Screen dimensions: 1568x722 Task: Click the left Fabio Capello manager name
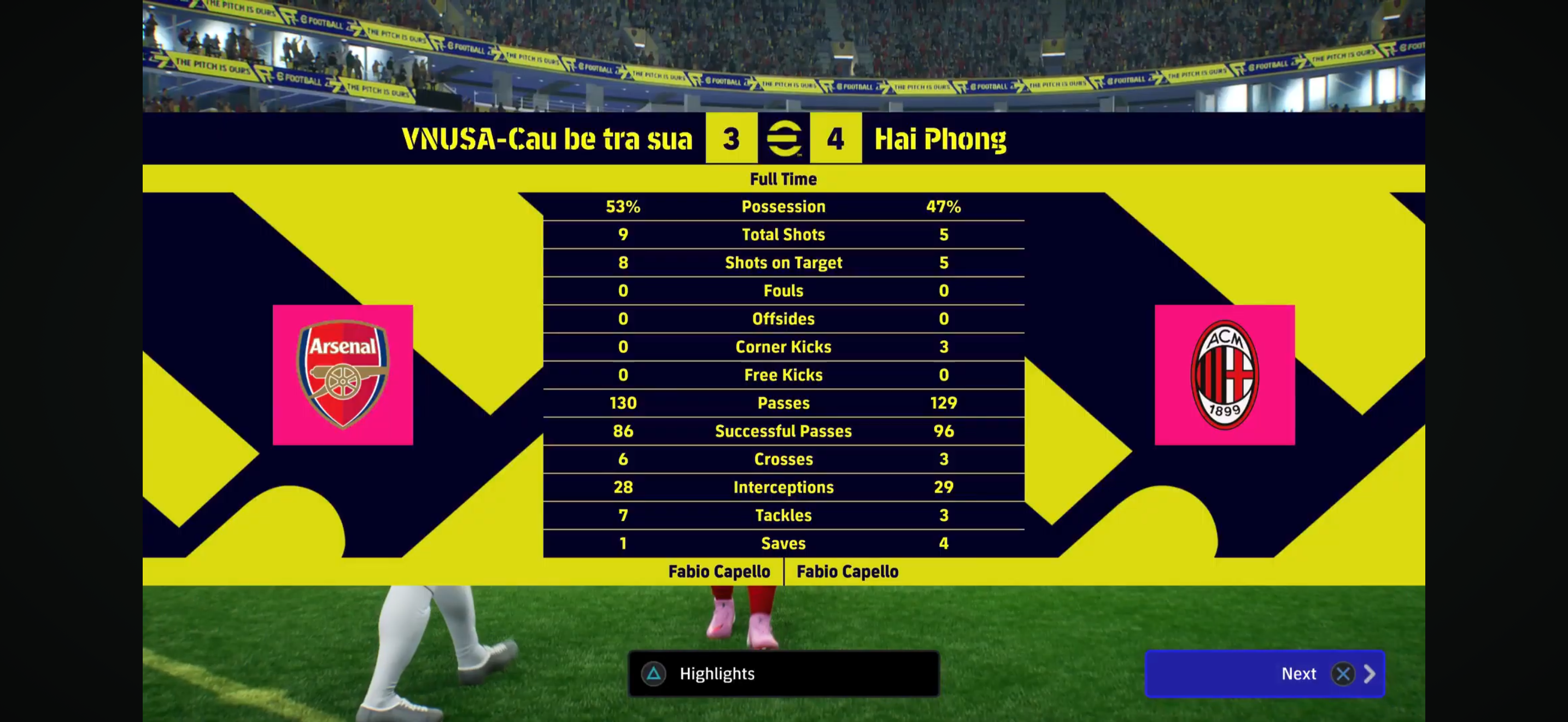tap(719, 571)
